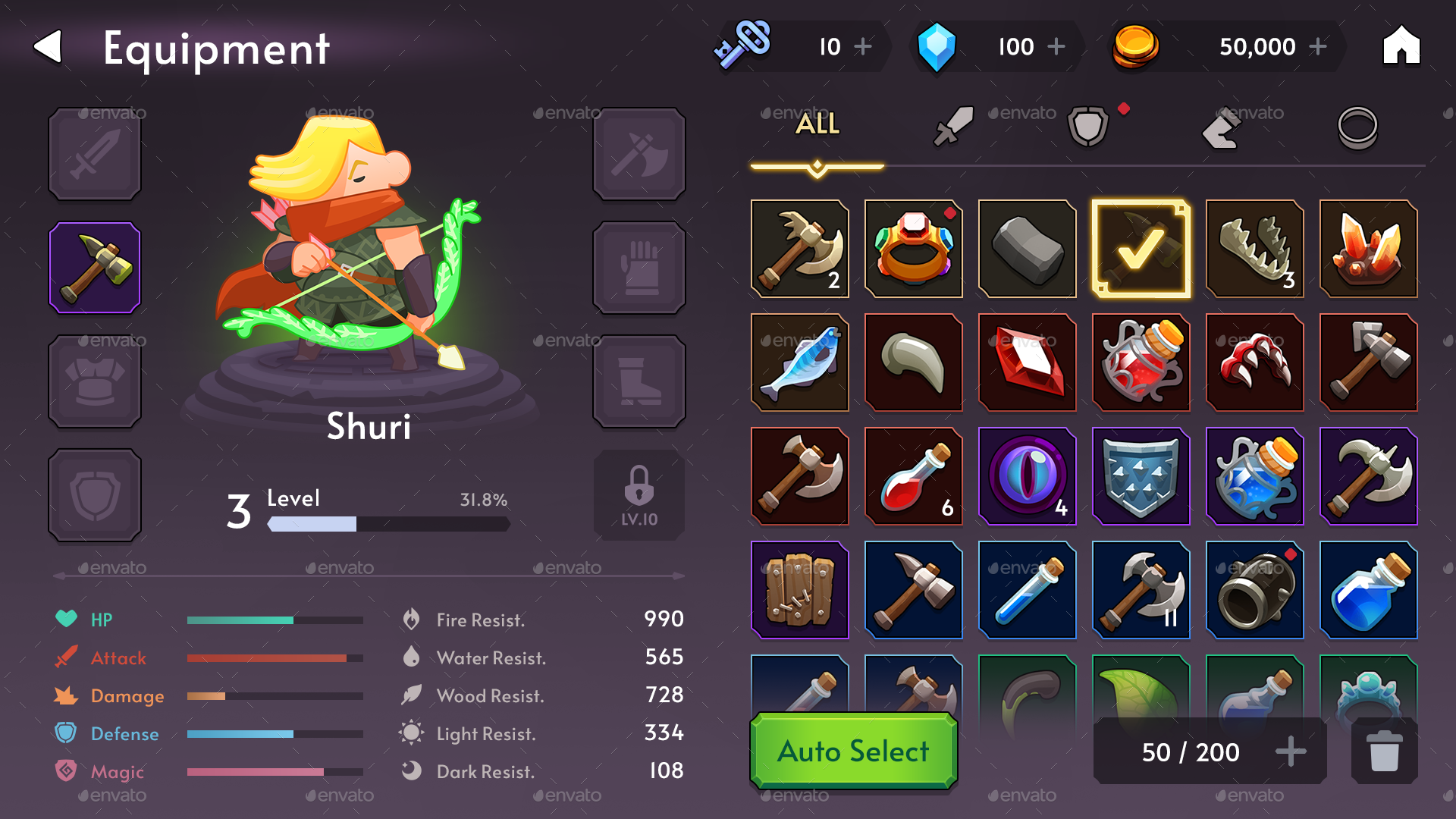The width and height of the screenshot is (1456, 819).
Task: Select the ALL items filter
Action: coord(817,124)
